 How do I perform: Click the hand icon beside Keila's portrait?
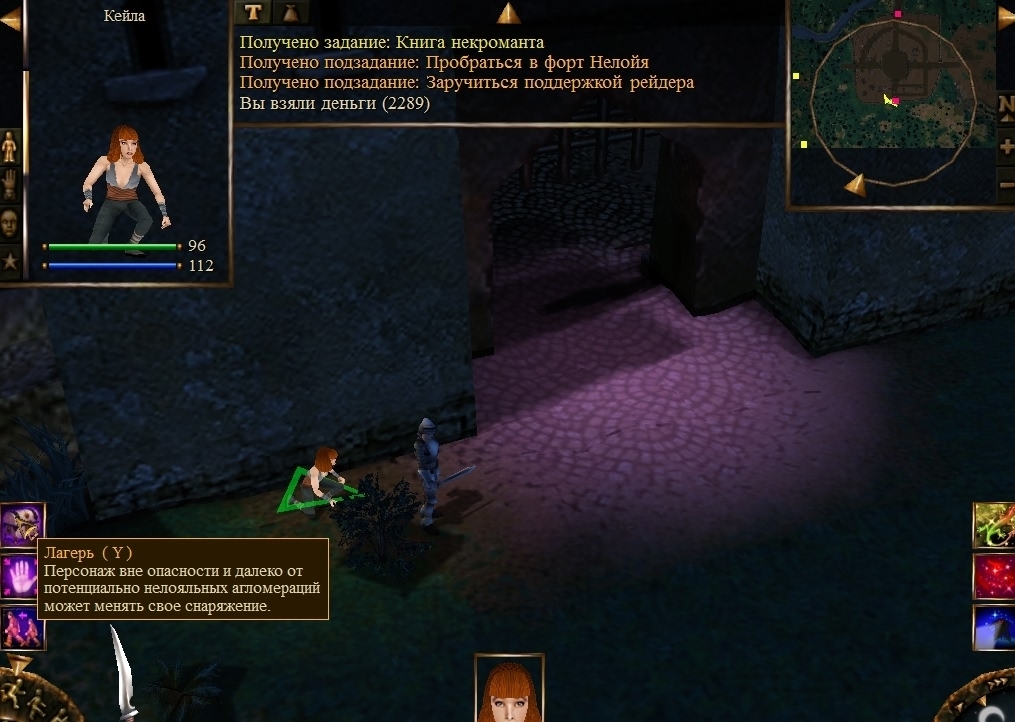tap(10, 185)
